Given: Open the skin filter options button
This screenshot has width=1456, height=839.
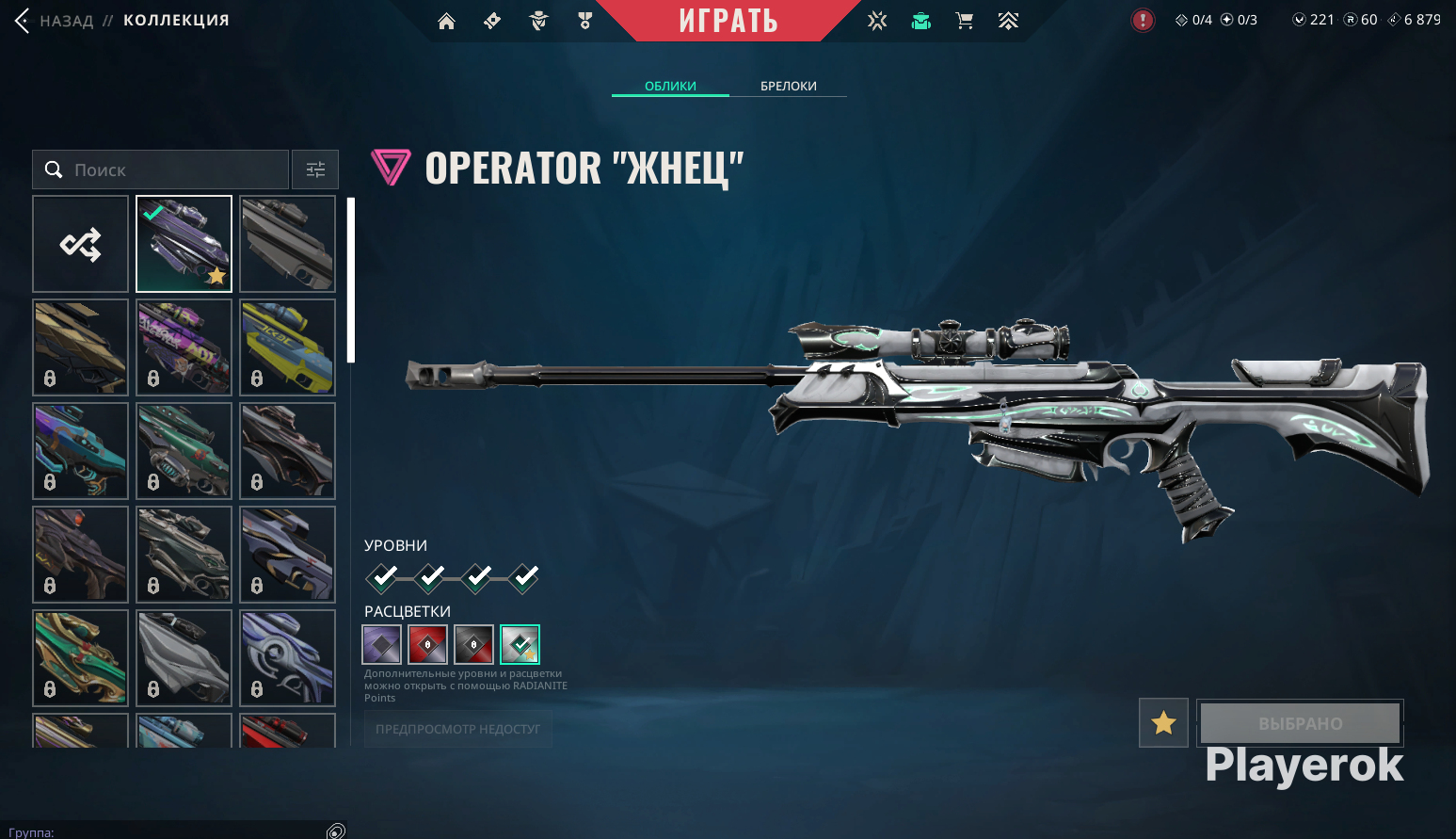Looking at the screenshot, I should click(315, 169).
